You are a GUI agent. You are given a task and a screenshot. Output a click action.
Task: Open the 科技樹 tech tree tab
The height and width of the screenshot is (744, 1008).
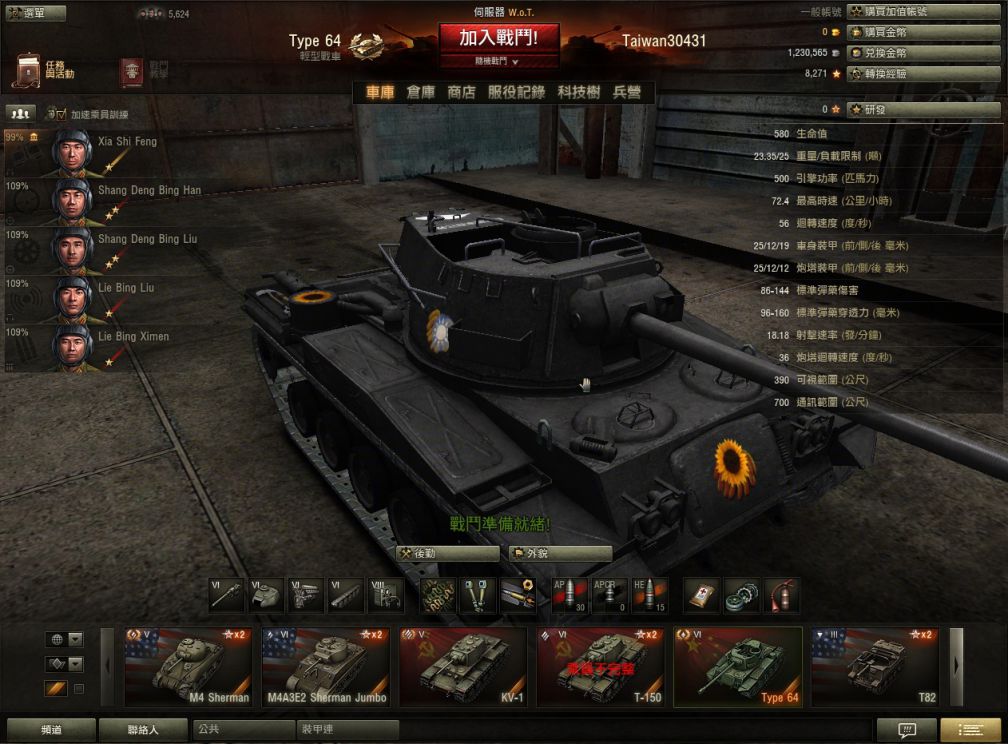[x=579, y=92]
